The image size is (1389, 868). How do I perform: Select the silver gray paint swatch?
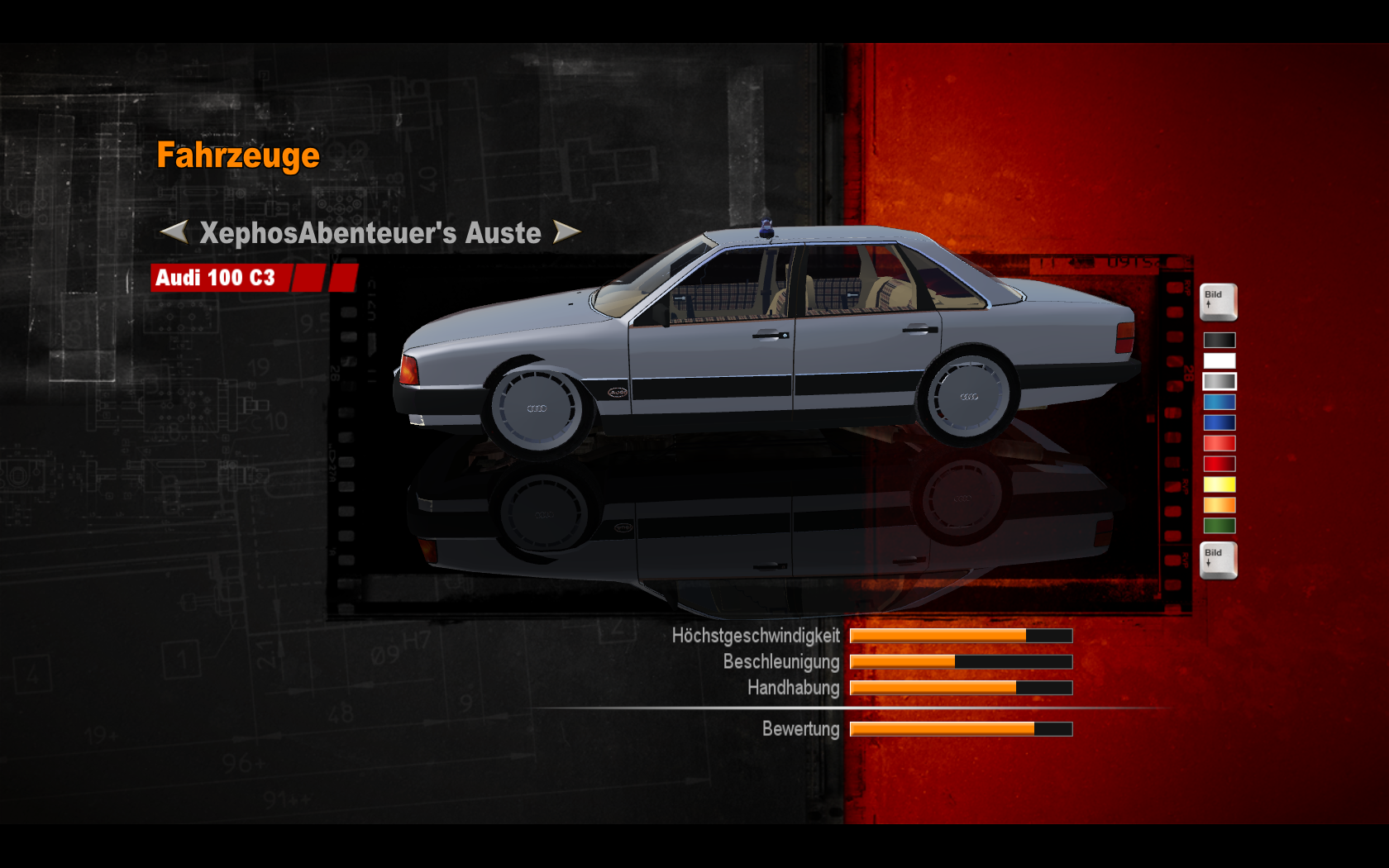click(x=1219, y=381)
